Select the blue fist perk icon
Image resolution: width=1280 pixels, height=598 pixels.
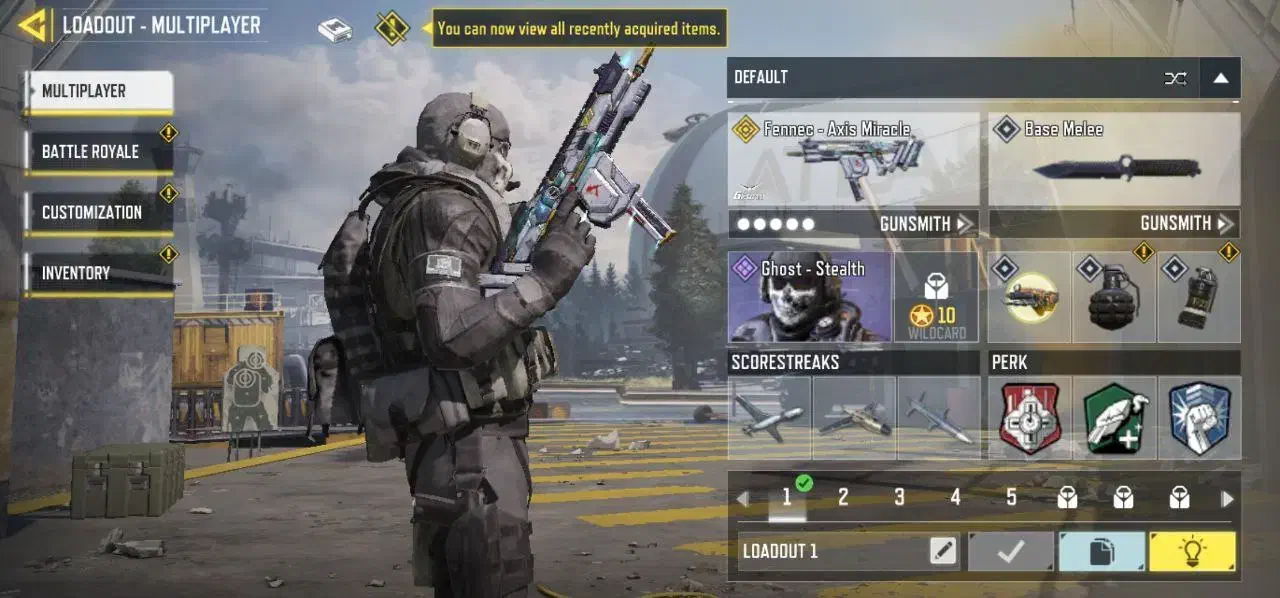(x=1199, y=418)
